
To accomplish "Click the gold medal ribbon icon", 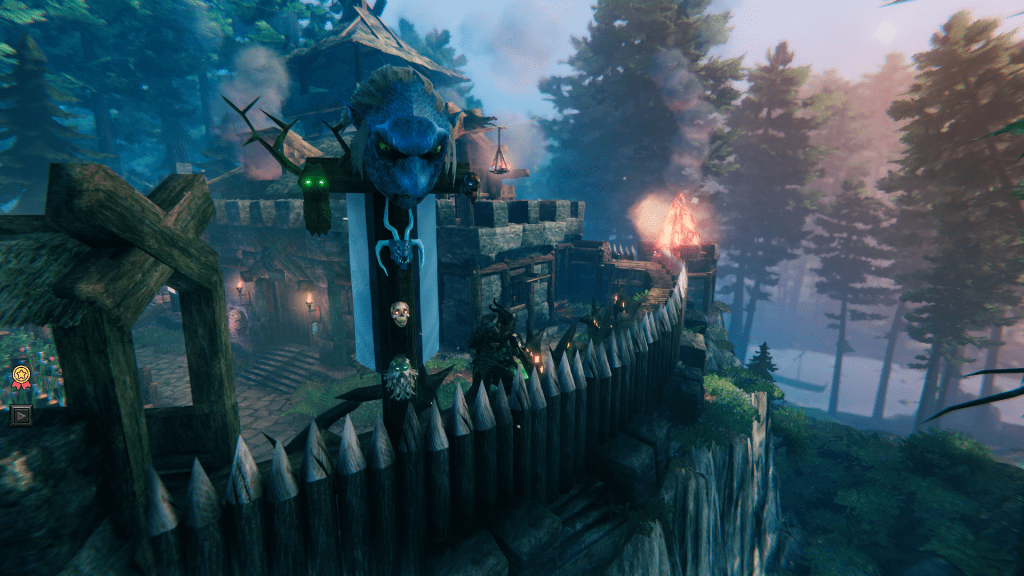I will pos(20,377).
